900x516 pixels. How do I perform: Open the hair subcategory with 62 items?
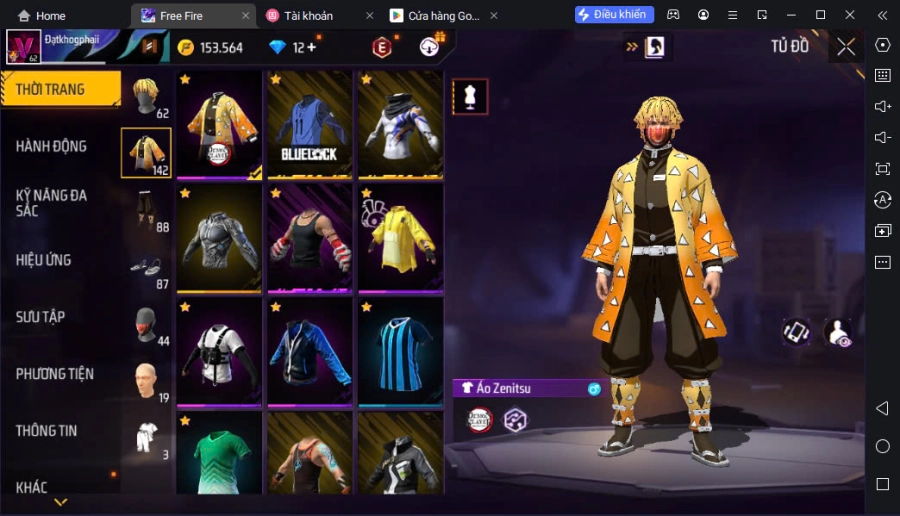(x=147, y=97)
